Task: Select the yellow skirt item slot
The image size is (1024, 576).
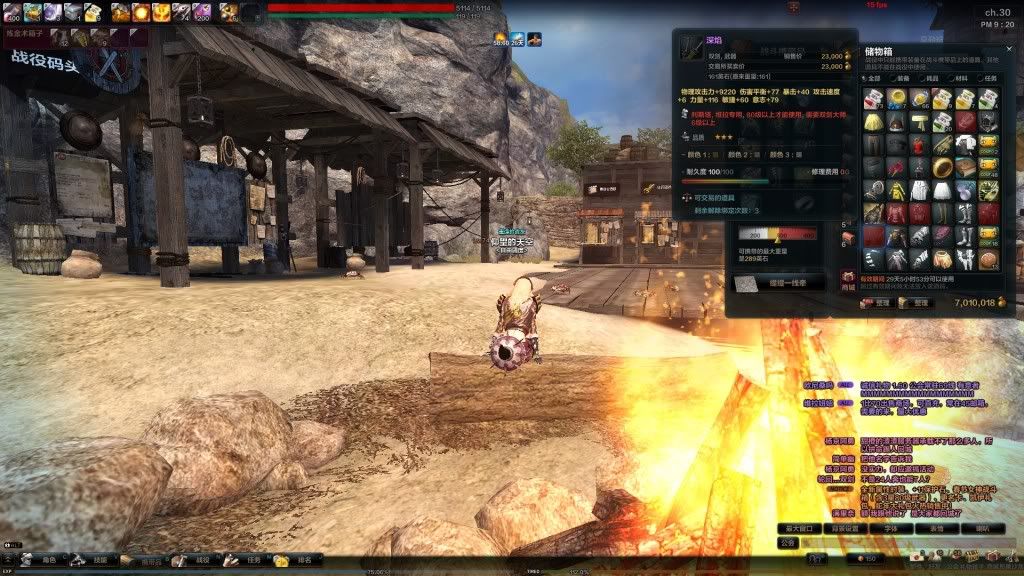Action: [x=873, y=121]
